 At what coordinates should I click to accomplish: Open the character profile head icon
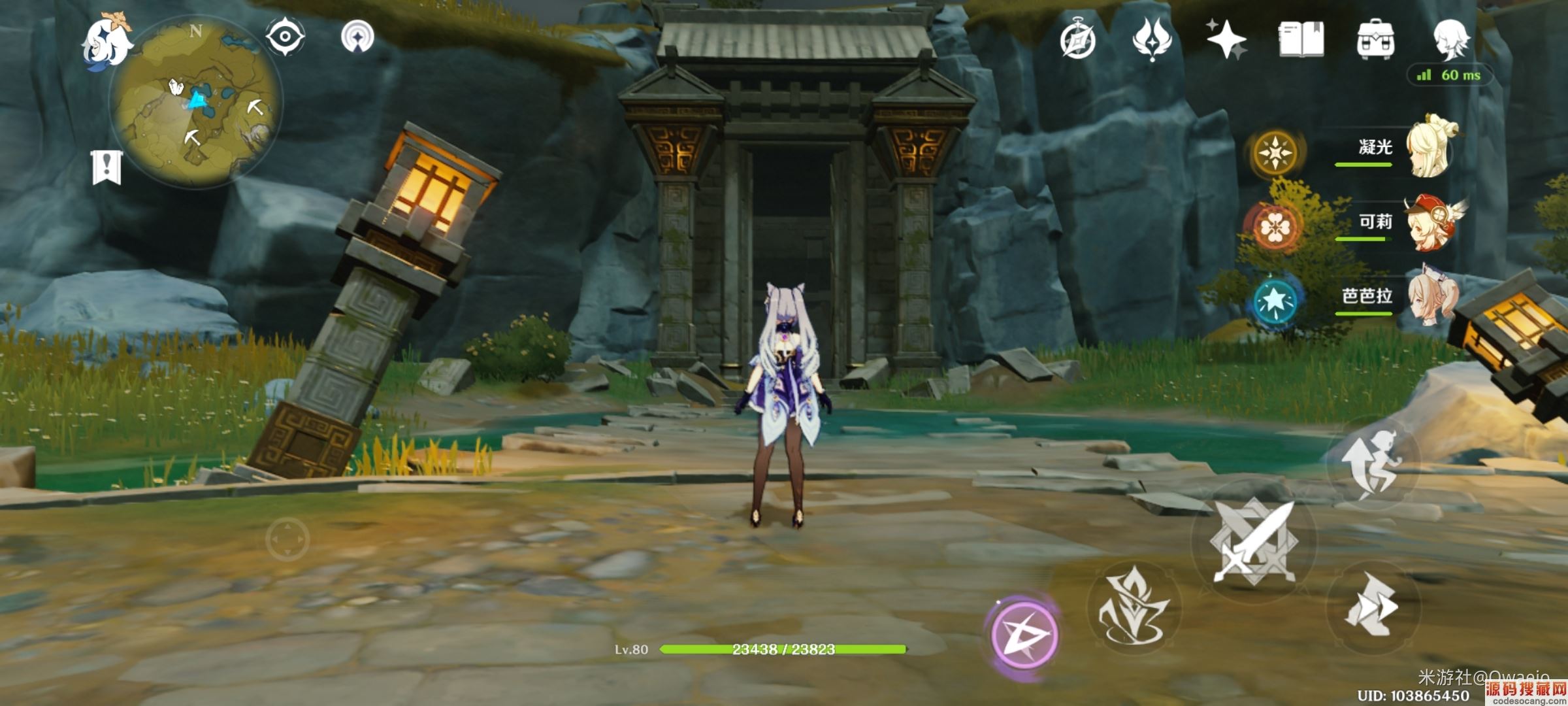pos(1451,39)
